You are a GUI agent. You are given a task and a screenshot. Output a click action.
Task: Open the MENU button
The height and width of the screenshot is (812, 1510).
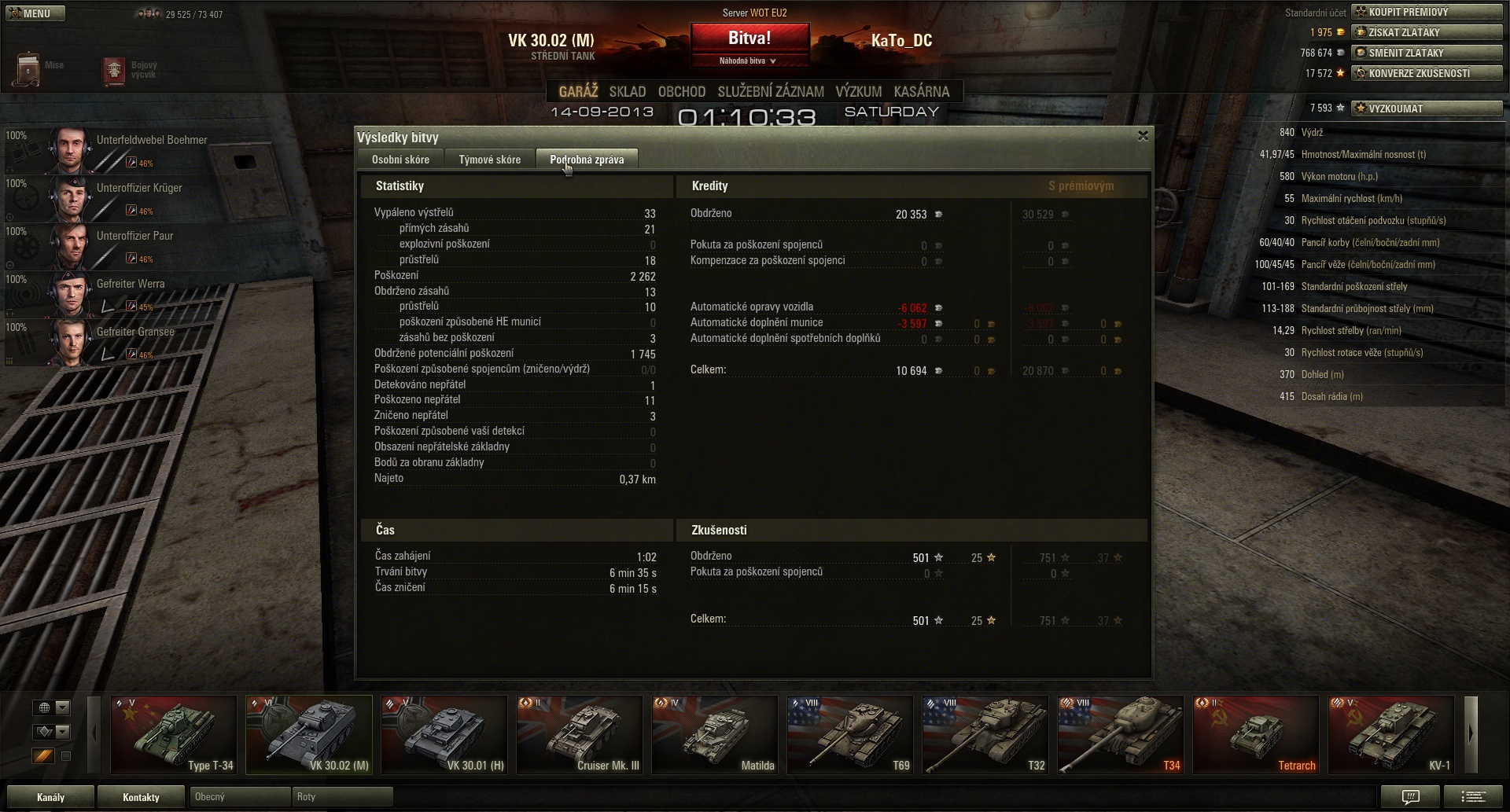click(33, 13)
